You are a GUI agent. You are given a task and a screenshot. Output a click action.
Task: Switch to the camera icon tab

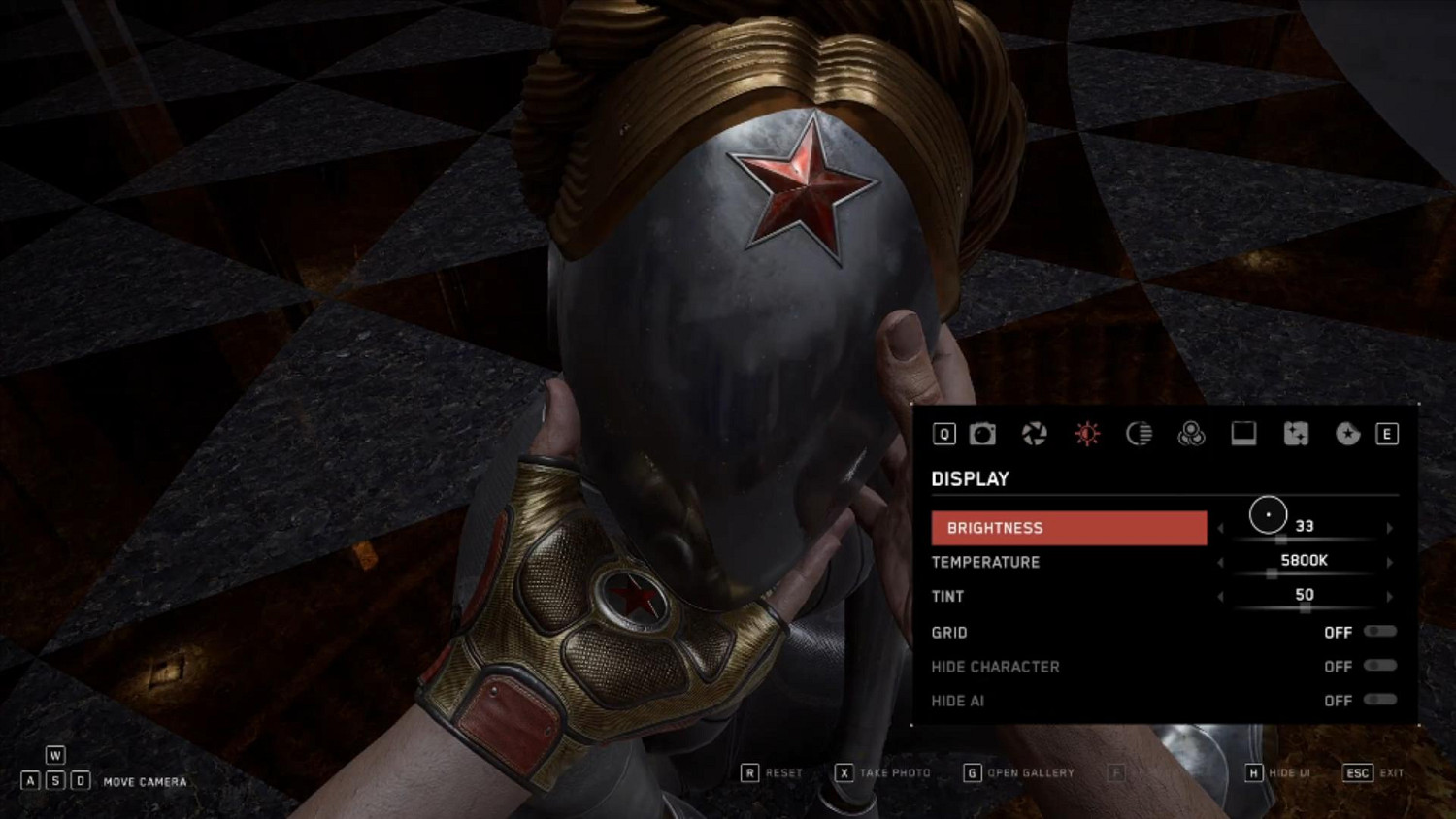point(982,434)
